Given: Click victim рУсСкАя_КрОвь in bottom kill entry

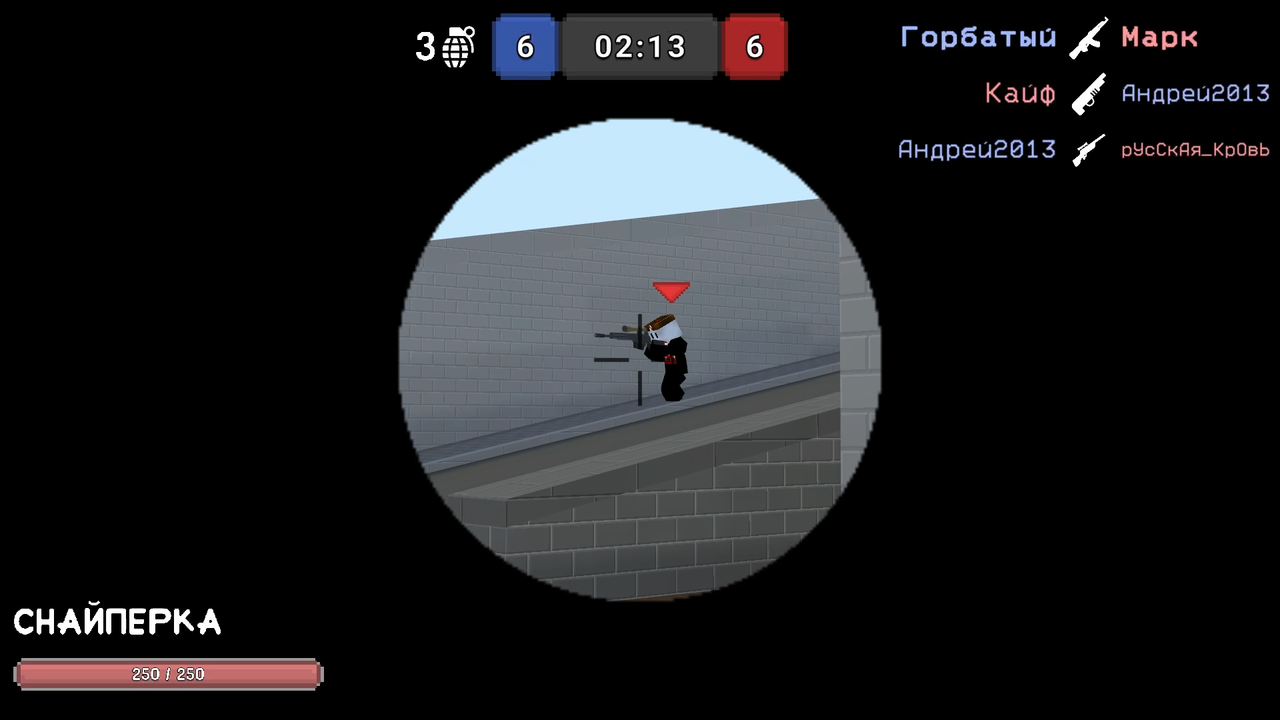Looking at the screenshot, I should coord(1196,150).
